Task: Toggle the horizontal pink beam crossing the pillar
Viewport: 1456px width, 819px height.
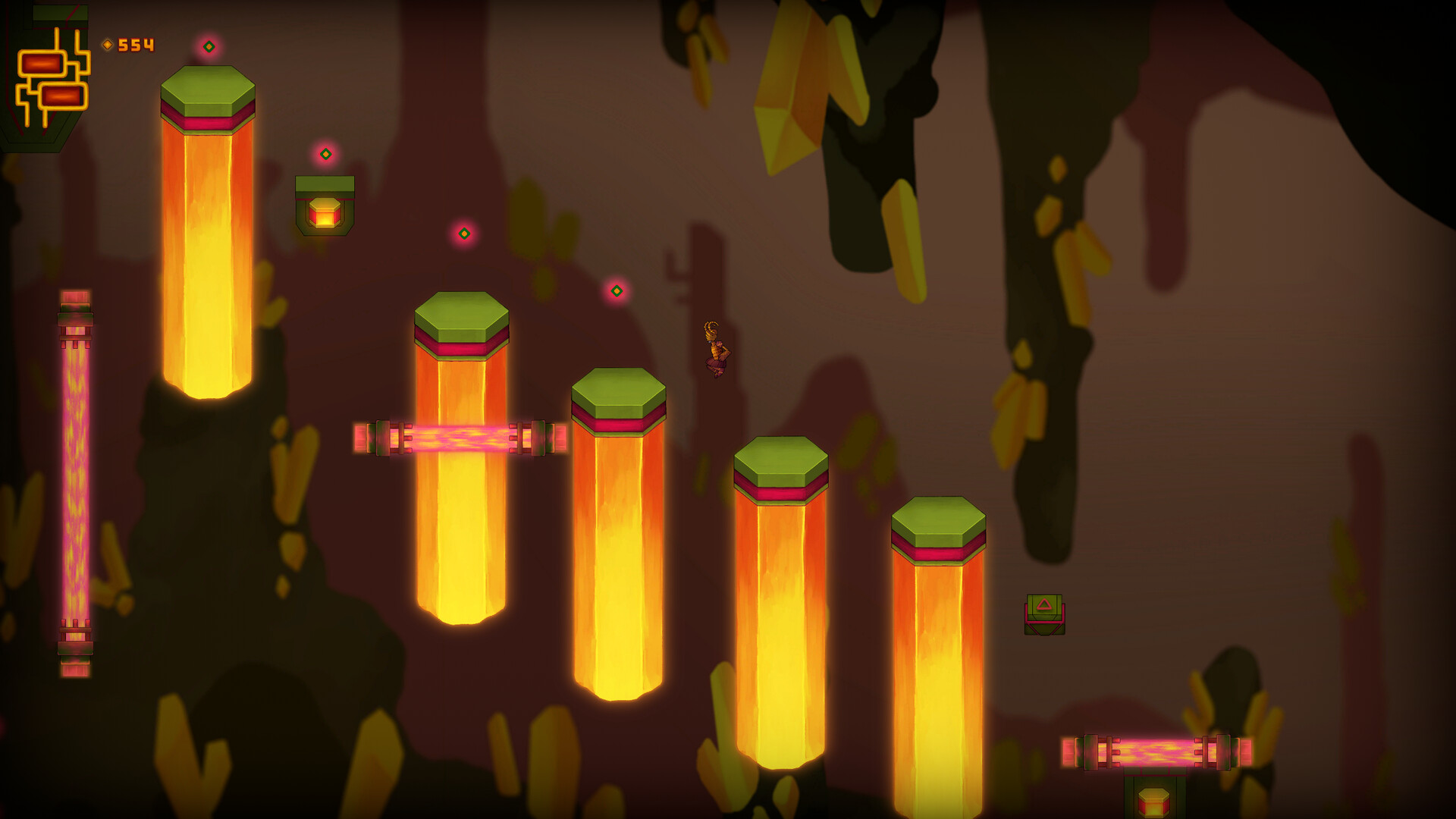Action: point(455,440)
